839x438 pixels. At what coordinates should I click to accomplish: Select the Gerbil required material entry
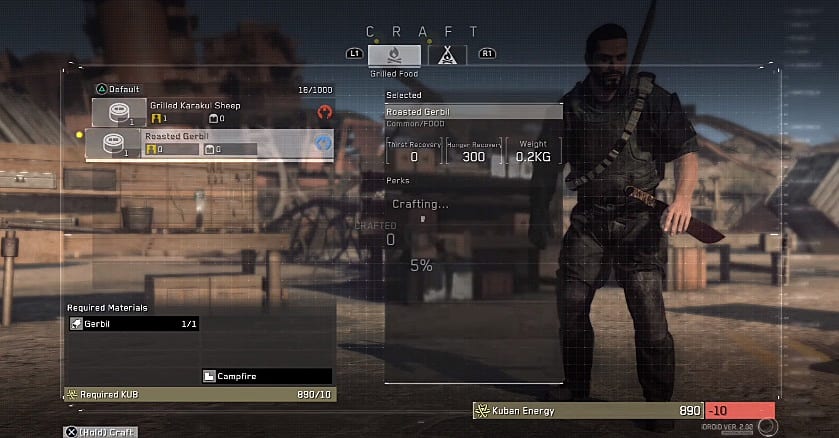point(134,324)
